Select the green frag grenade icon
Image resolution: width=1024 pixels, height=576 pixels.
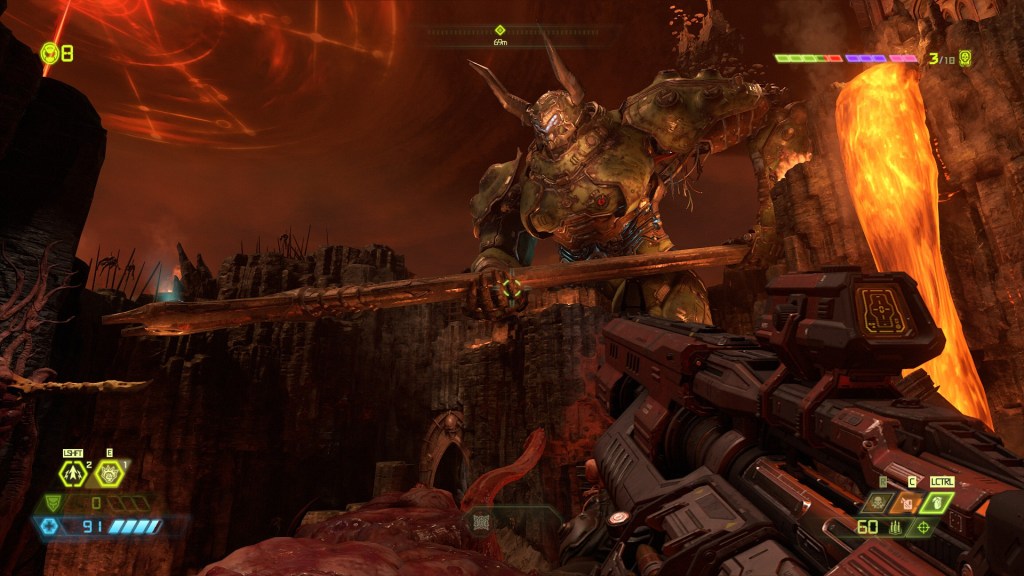point(940,502)
